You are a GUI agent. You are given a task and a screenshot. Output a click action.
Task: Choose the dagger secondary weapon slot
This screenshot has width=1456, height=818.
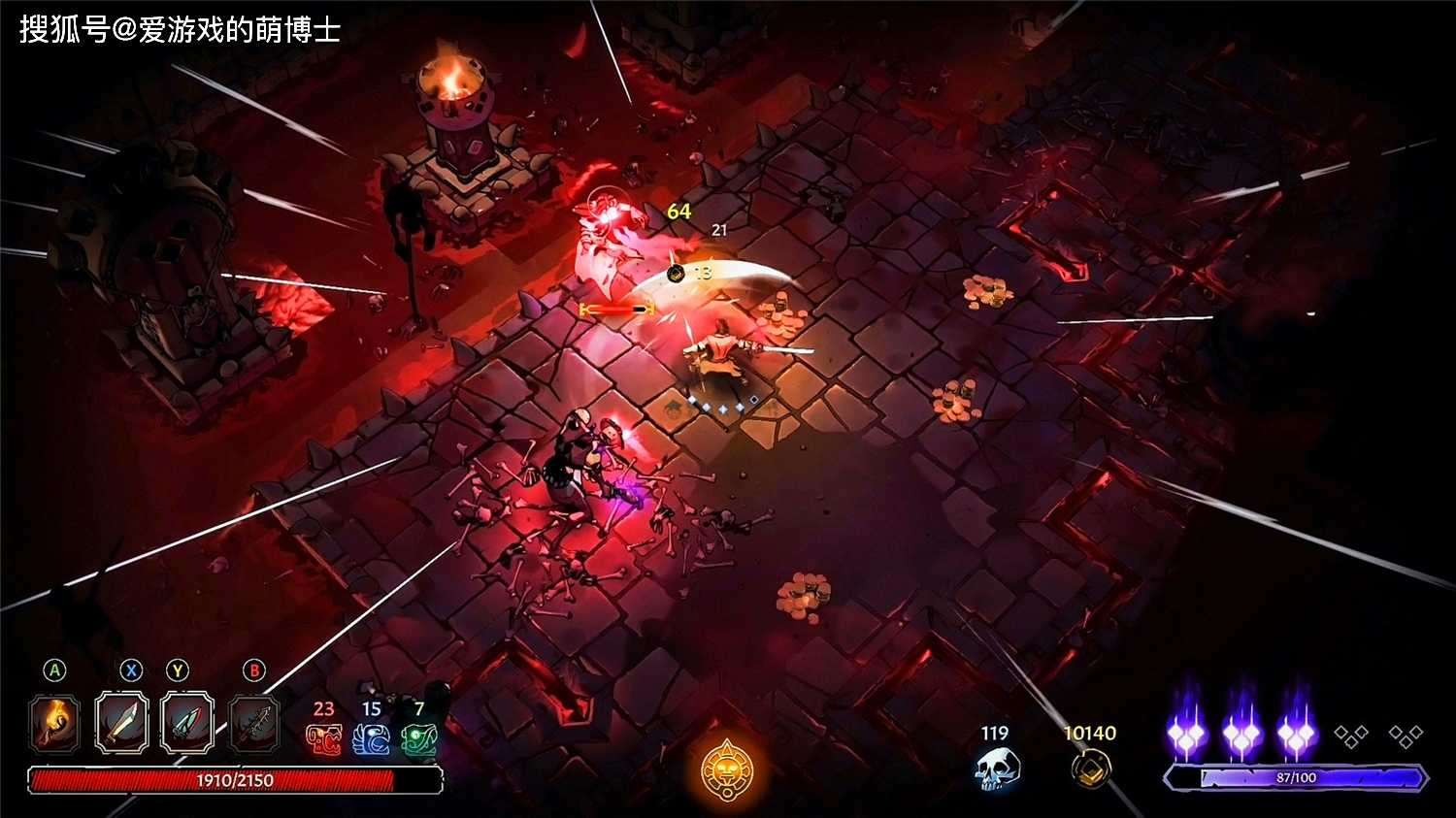[187, 723]
